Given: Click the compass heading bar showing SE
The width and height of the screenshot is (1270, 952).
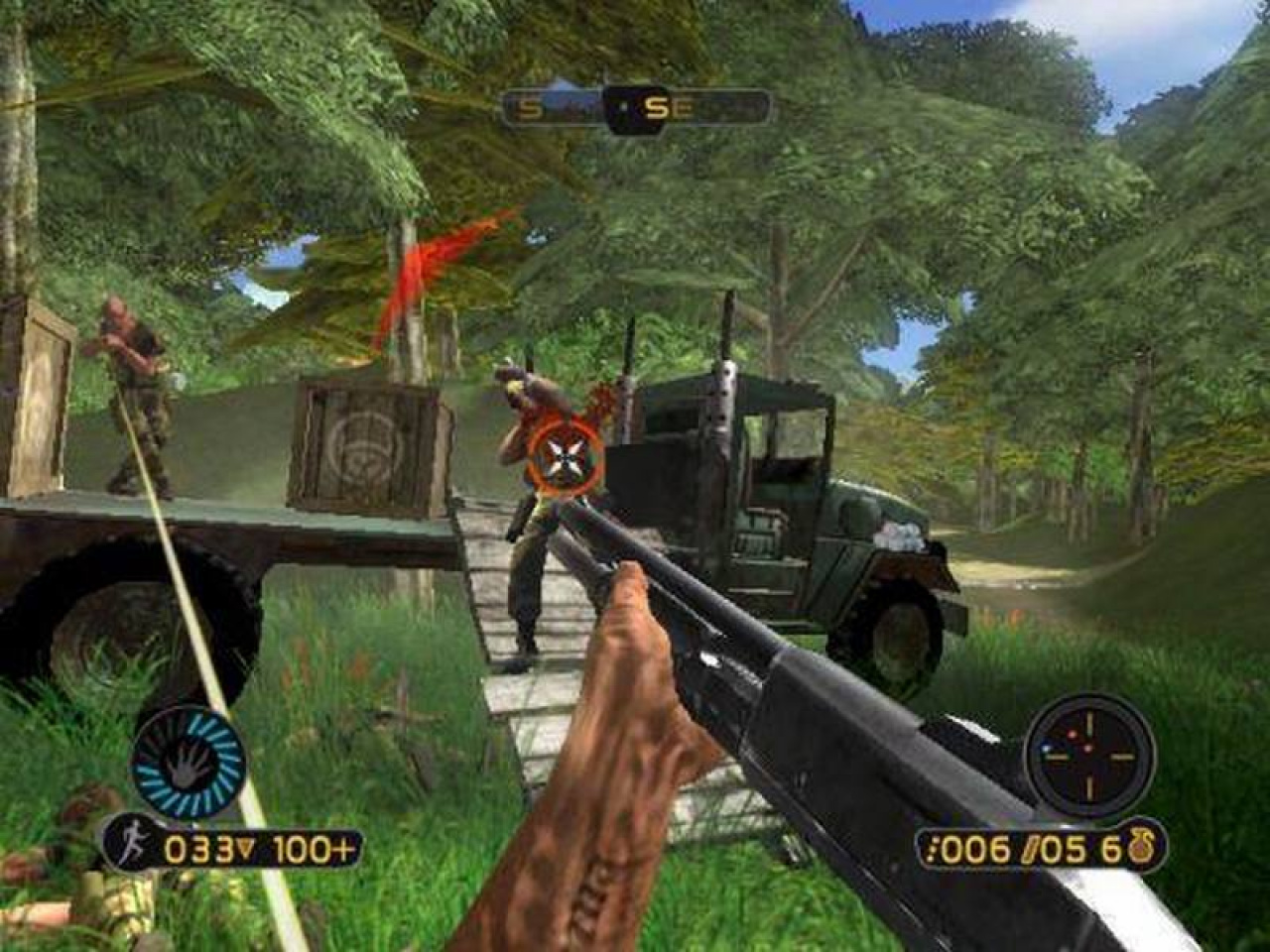Looking at the screenshot, I should [636, 107].
